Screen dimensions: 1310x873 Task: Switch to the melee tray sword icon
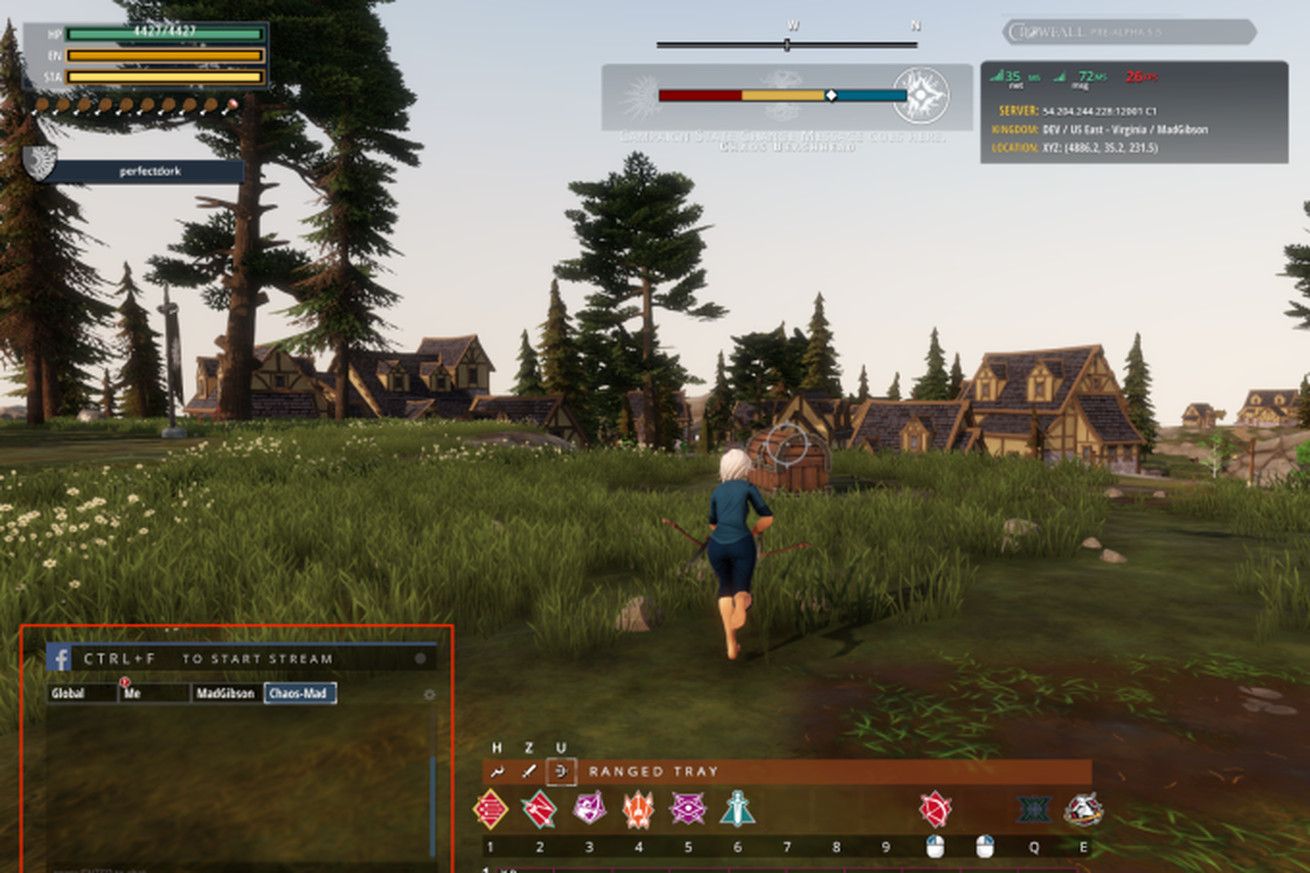tap(529, 771)
